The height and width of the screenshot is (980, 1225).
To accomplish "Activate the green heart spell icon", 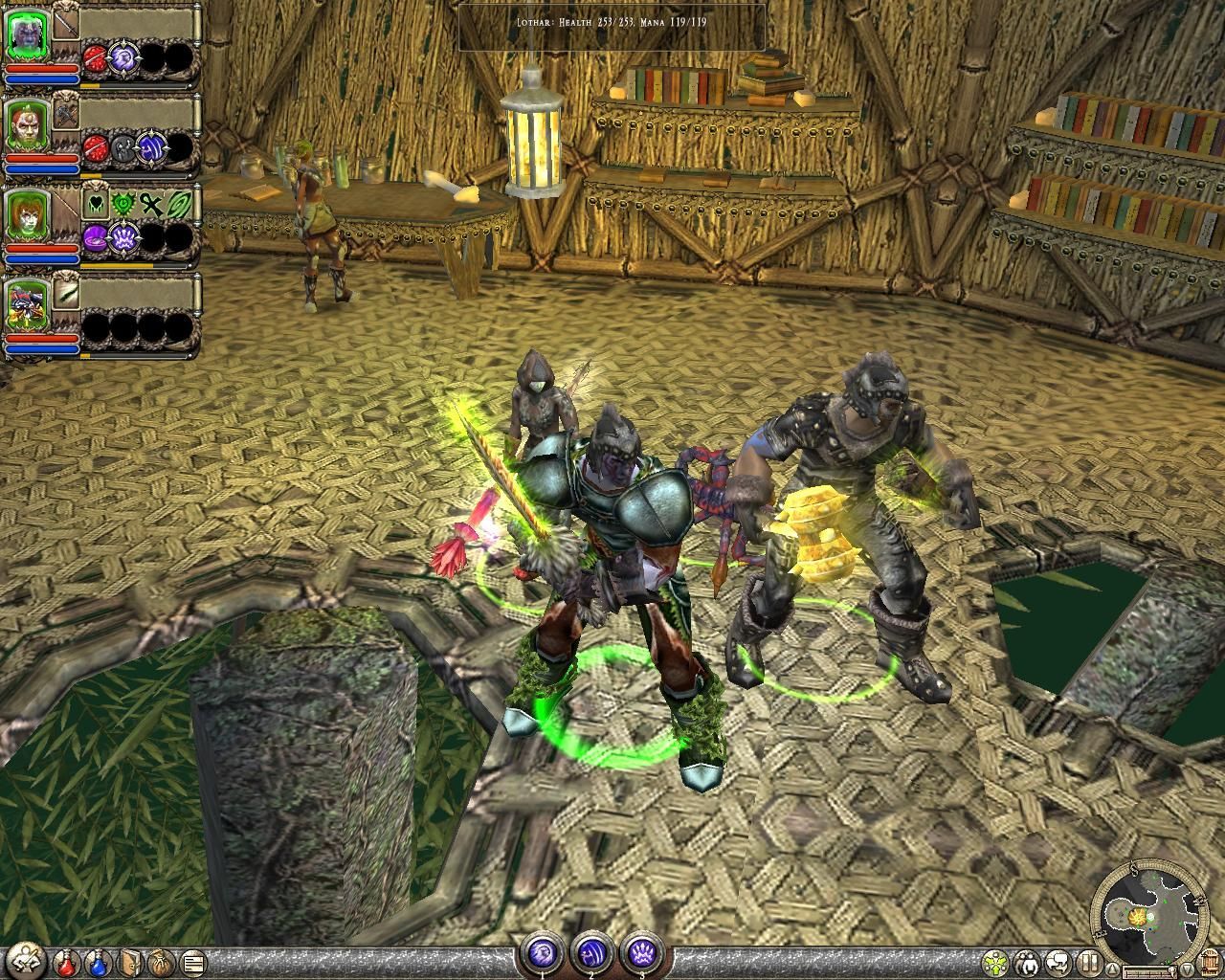I will (97, 203).
